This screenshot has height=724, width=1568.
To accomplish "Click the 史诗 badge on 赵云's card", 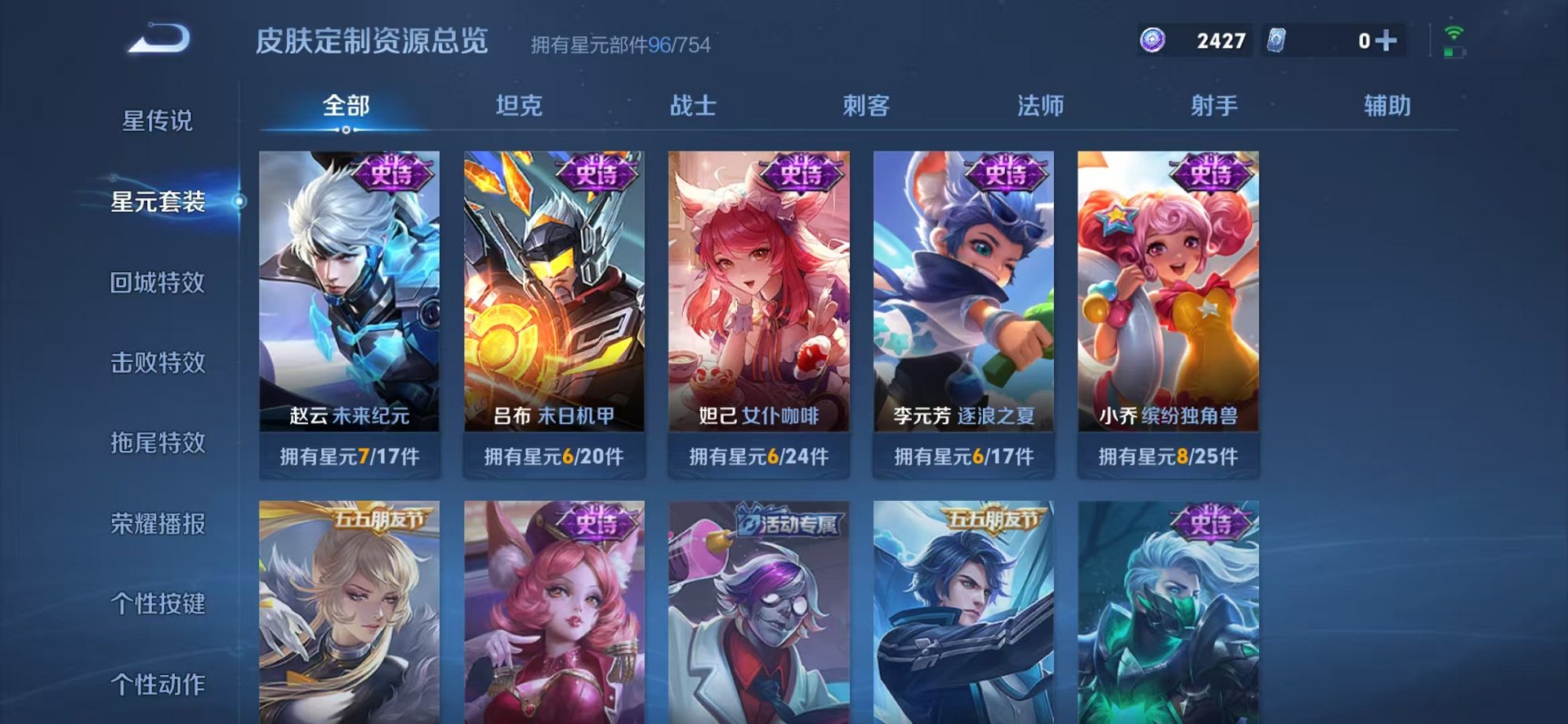I will (x=393, y=173).
